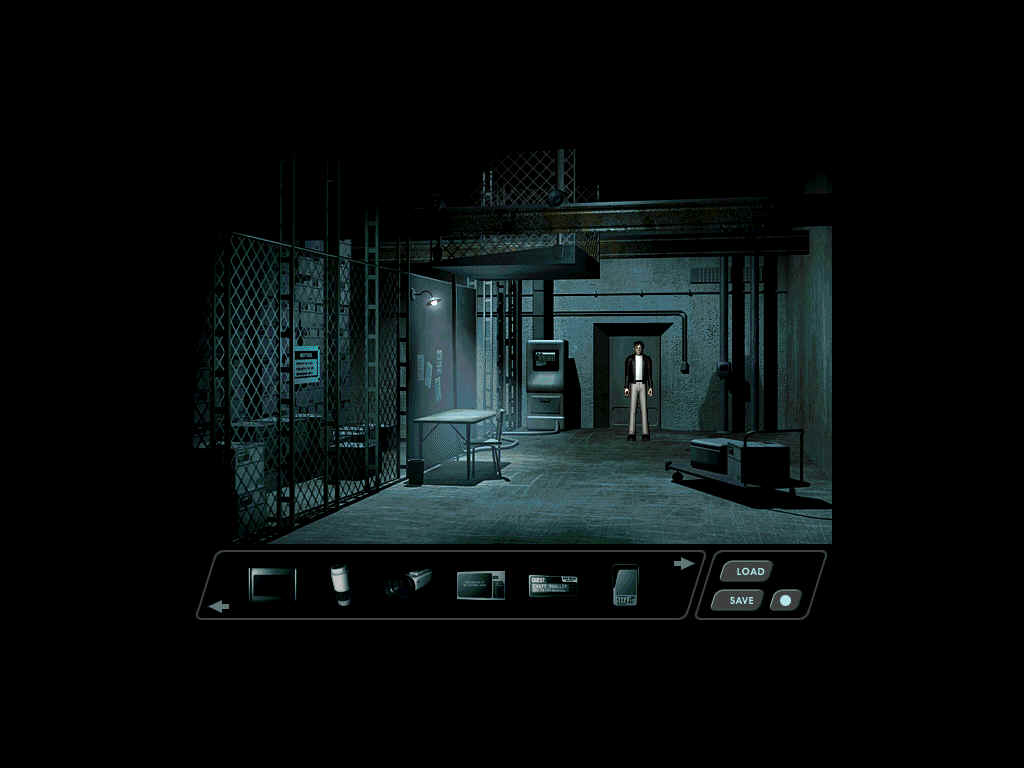The width and height of the screenshot is (1024, 768).
Task: Select the guest pass badge
Action: point(553,585)
